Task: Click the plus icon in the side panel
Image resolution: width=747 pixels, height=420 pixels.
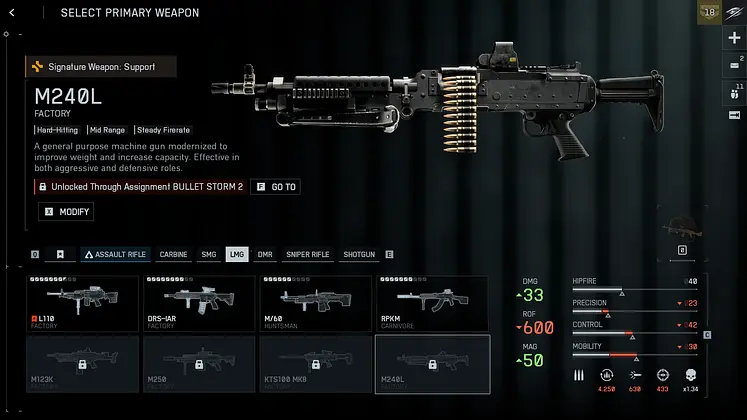Action: tap(735, 38)
